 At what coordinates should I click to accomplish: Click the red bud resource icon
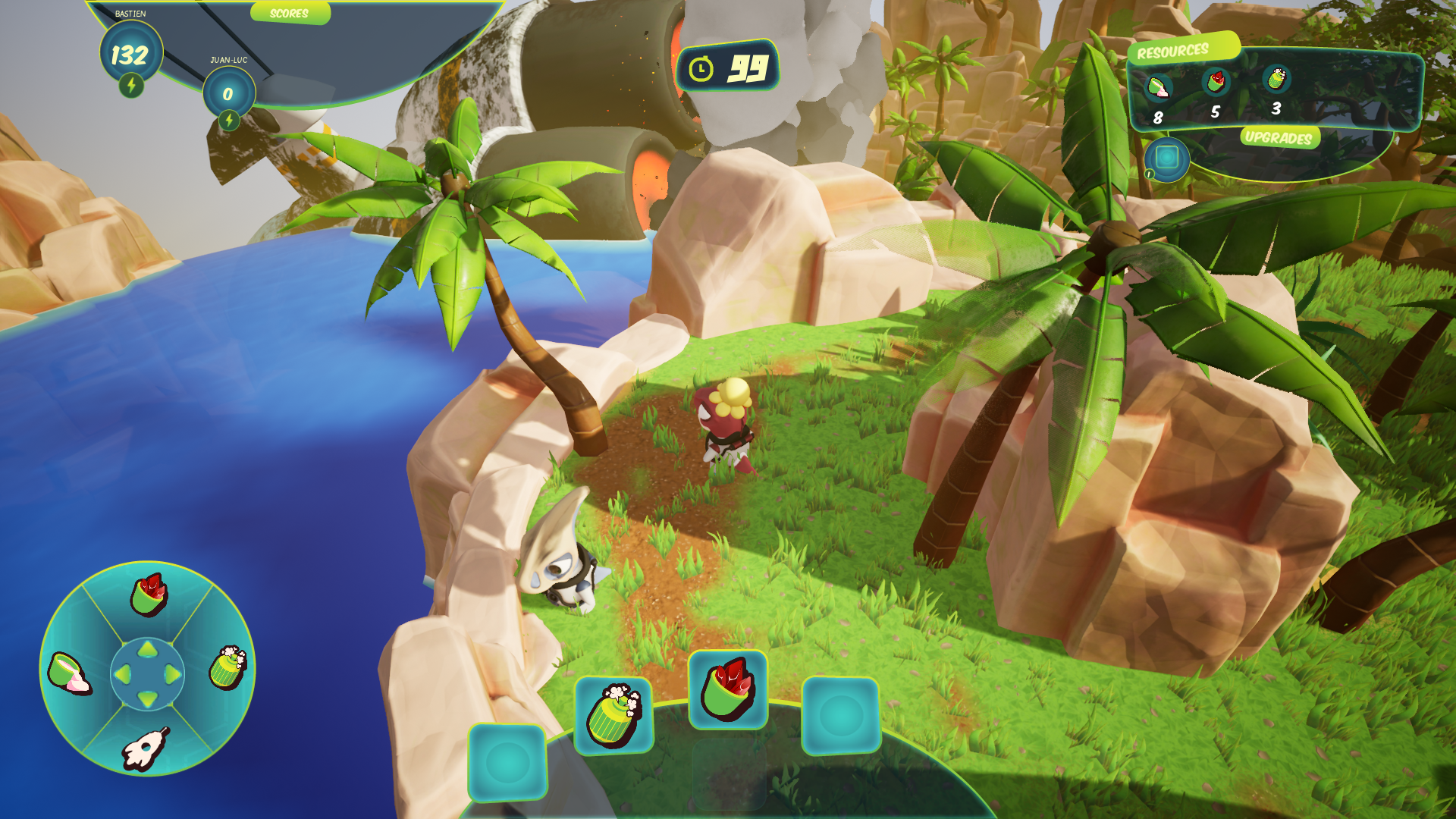click(x=1216, y=81)
